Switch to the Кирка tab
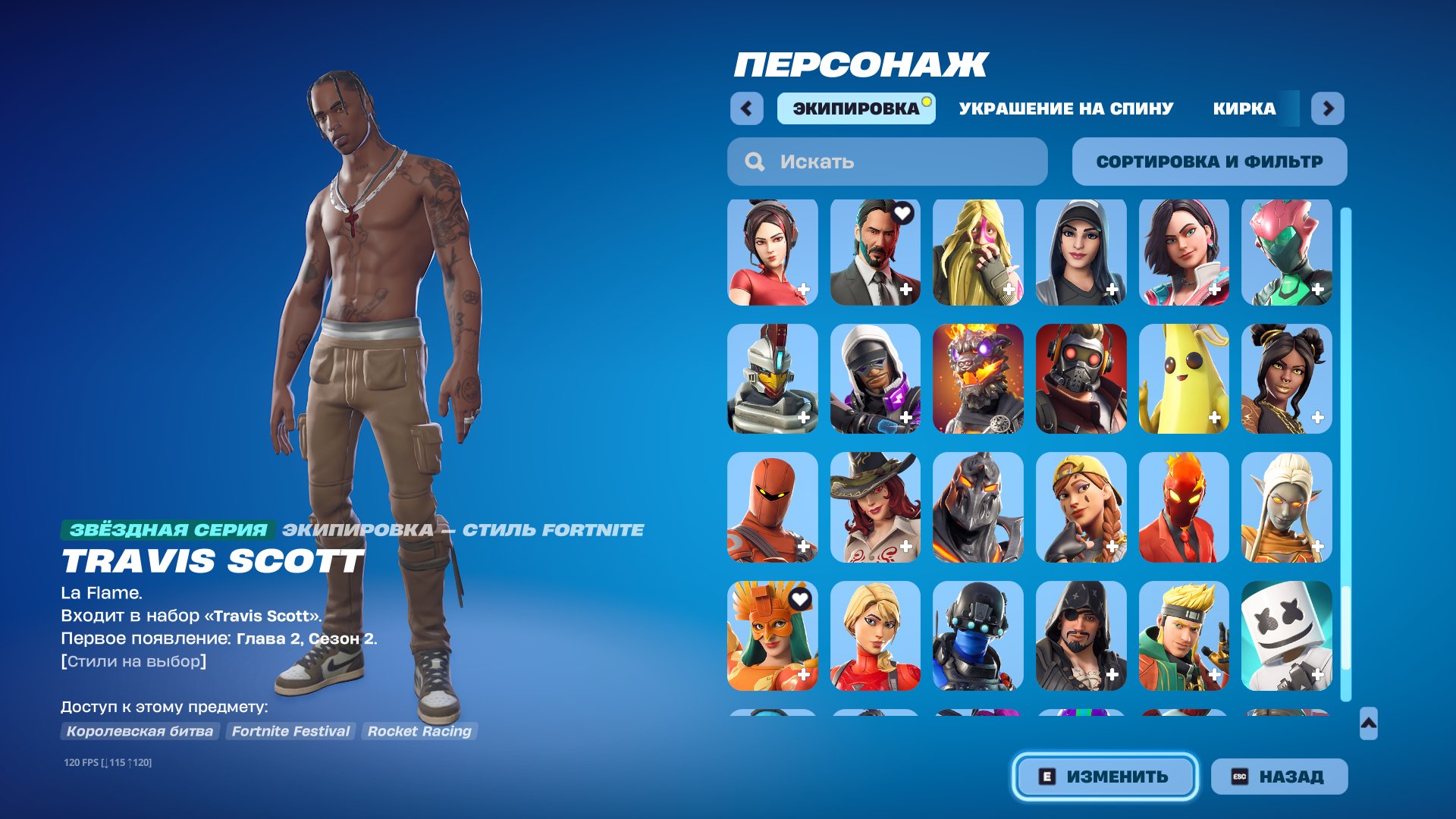 pyautogui.click(x=1244, y=108)
